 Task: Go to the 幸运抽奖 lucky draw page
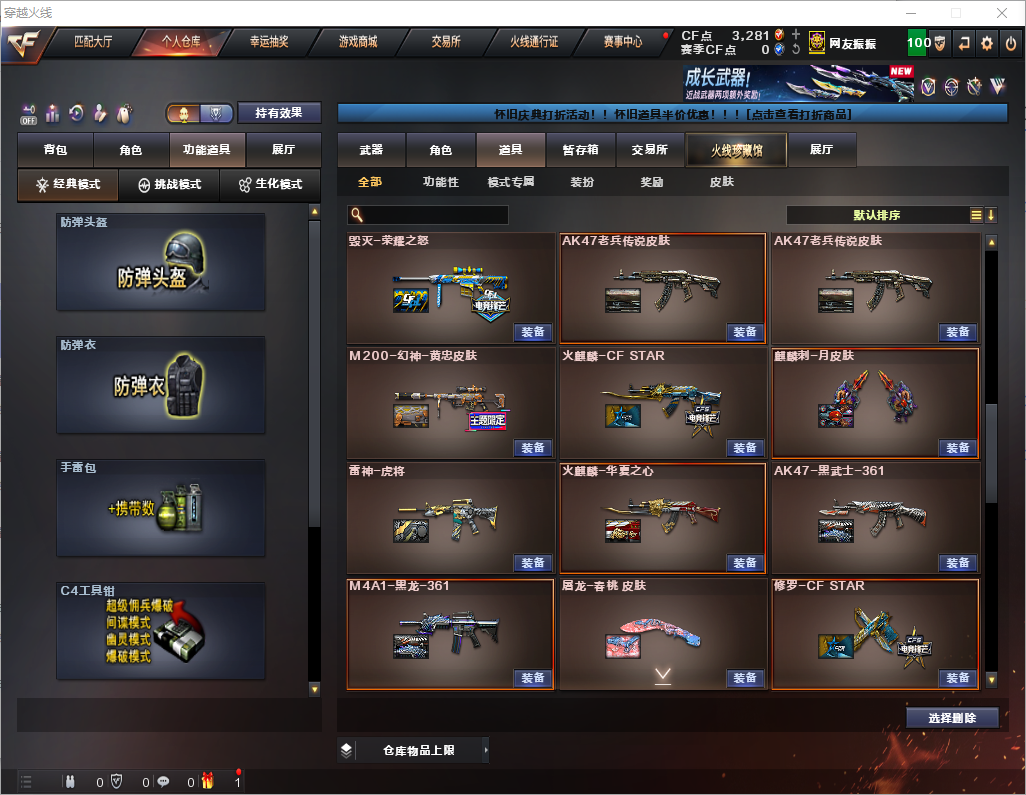coord(268,42)
